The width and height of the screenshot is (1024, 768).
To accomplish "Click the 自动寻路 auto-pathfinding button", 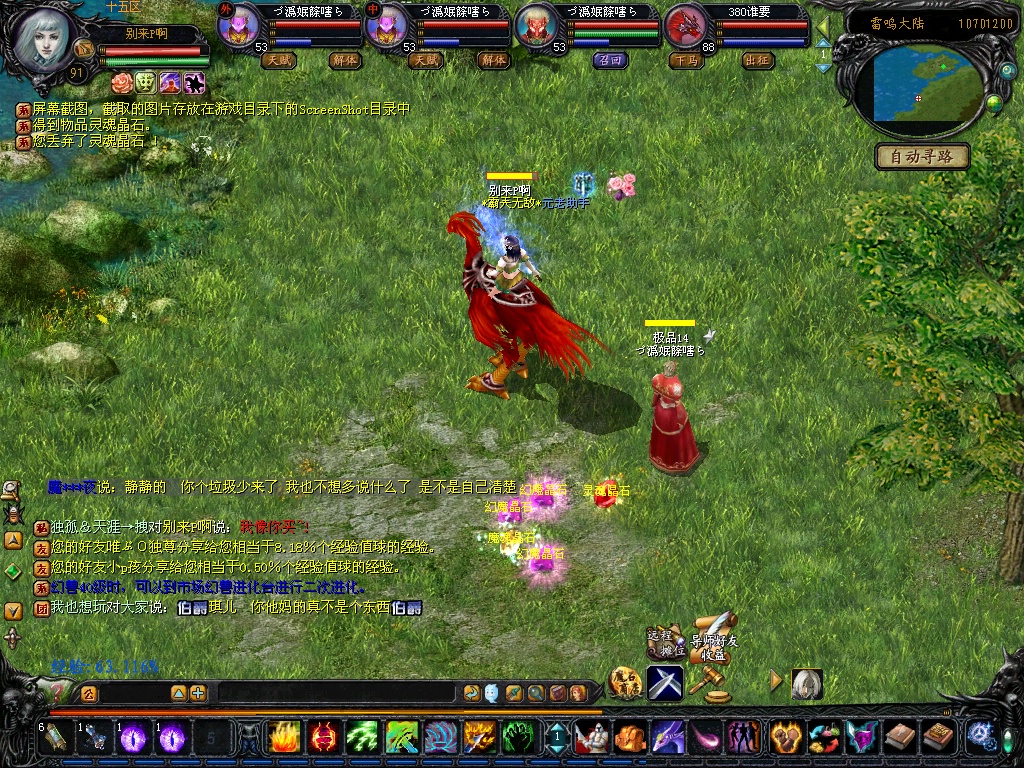I will 922,157.
